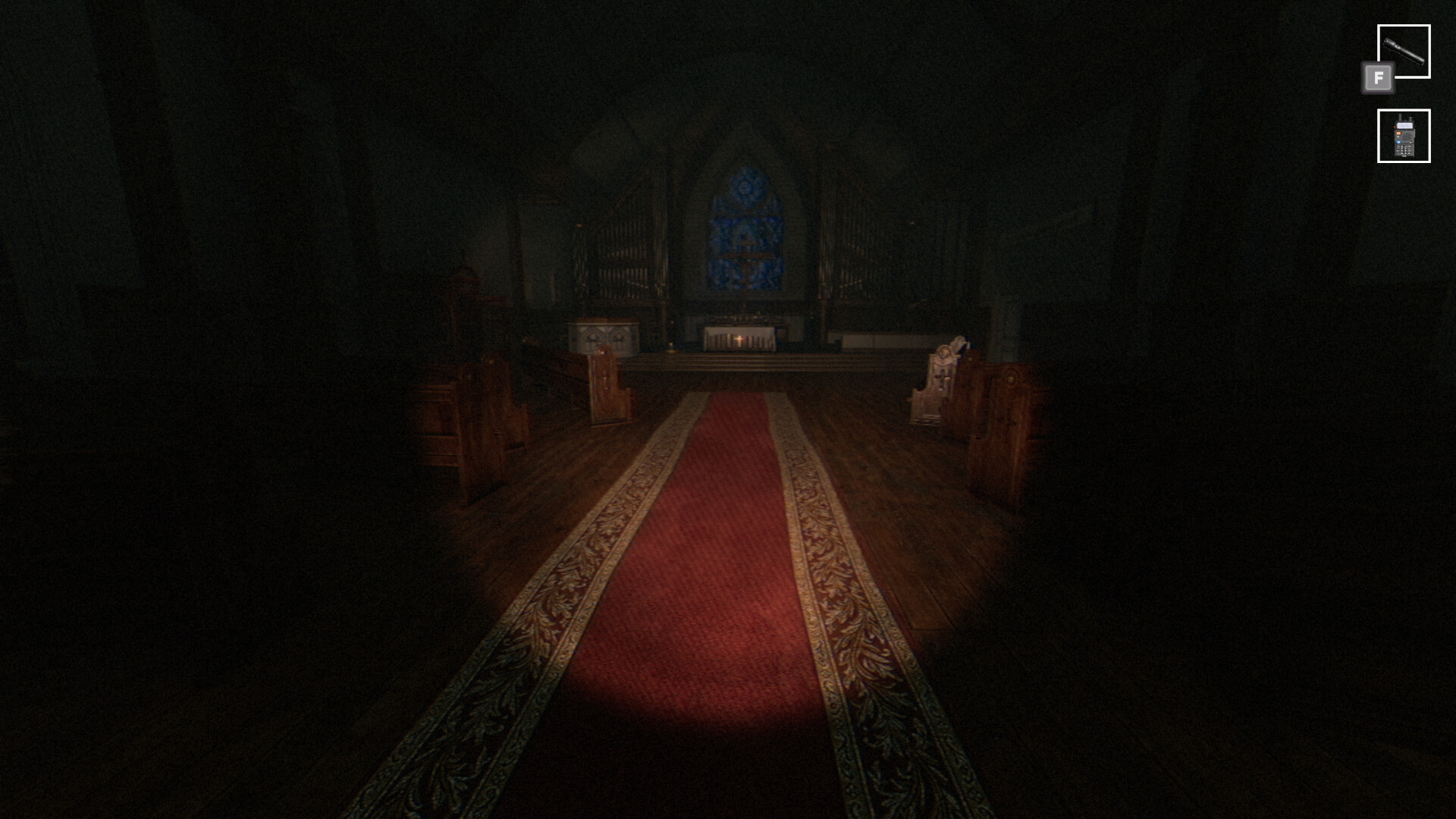The image size is (1456, 819).
Task: Select the flashlight in the HUD inventory
Action: pos(1404,51)
